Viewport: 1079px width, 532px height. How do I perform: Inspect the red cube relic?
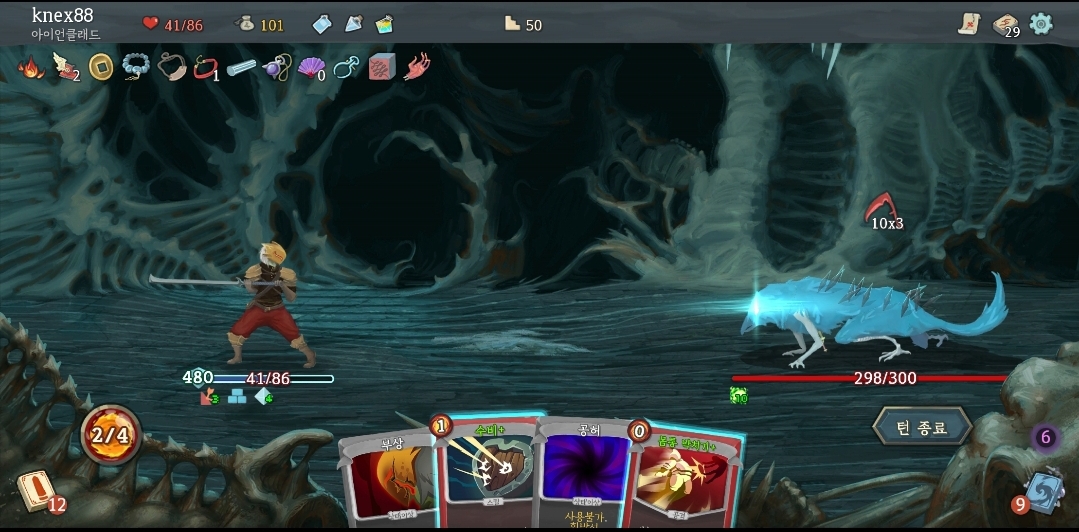[381, 67]
